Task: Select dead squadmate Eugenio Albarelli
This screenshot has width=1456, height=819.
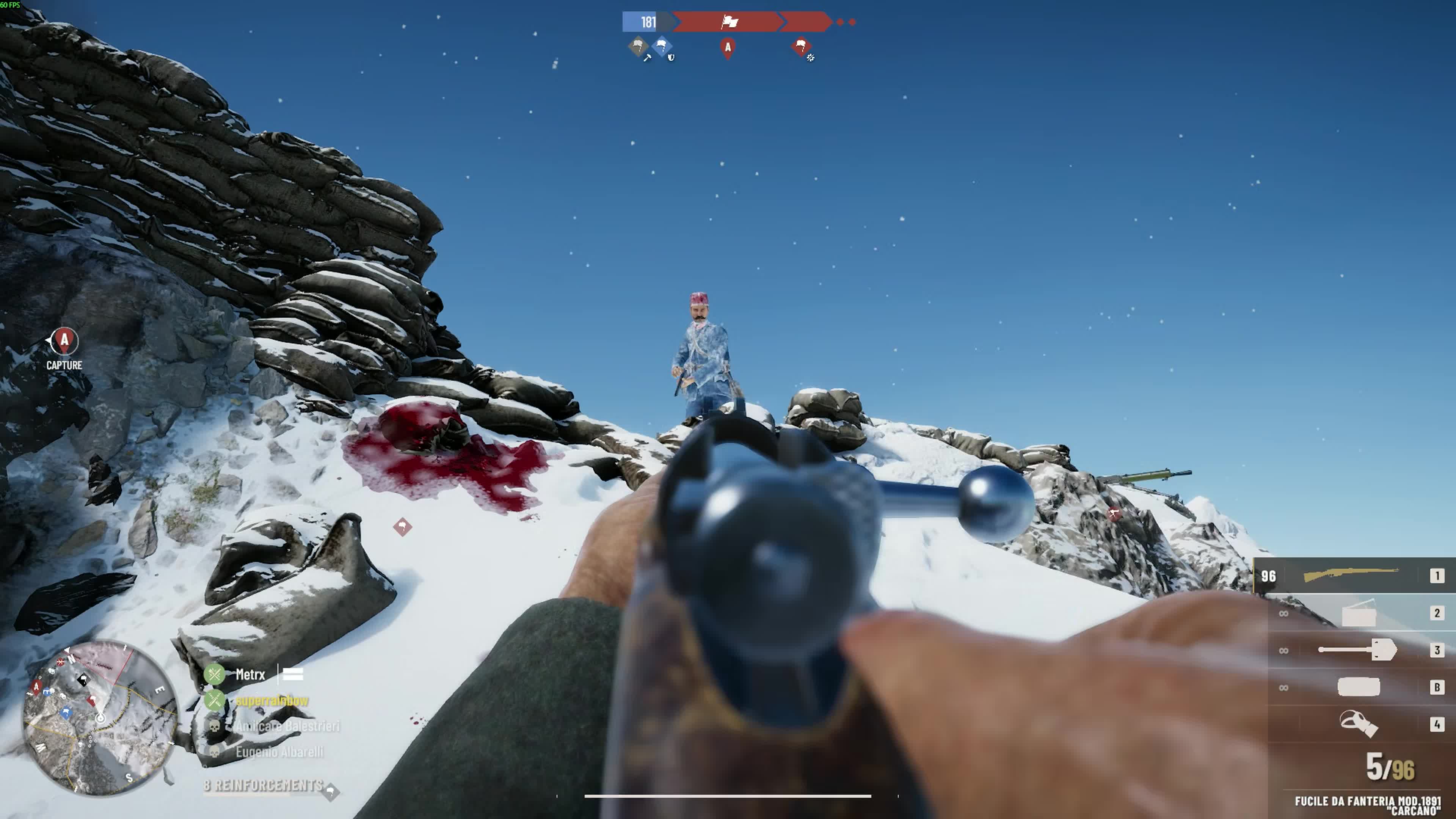Action: tap(279, 752)
